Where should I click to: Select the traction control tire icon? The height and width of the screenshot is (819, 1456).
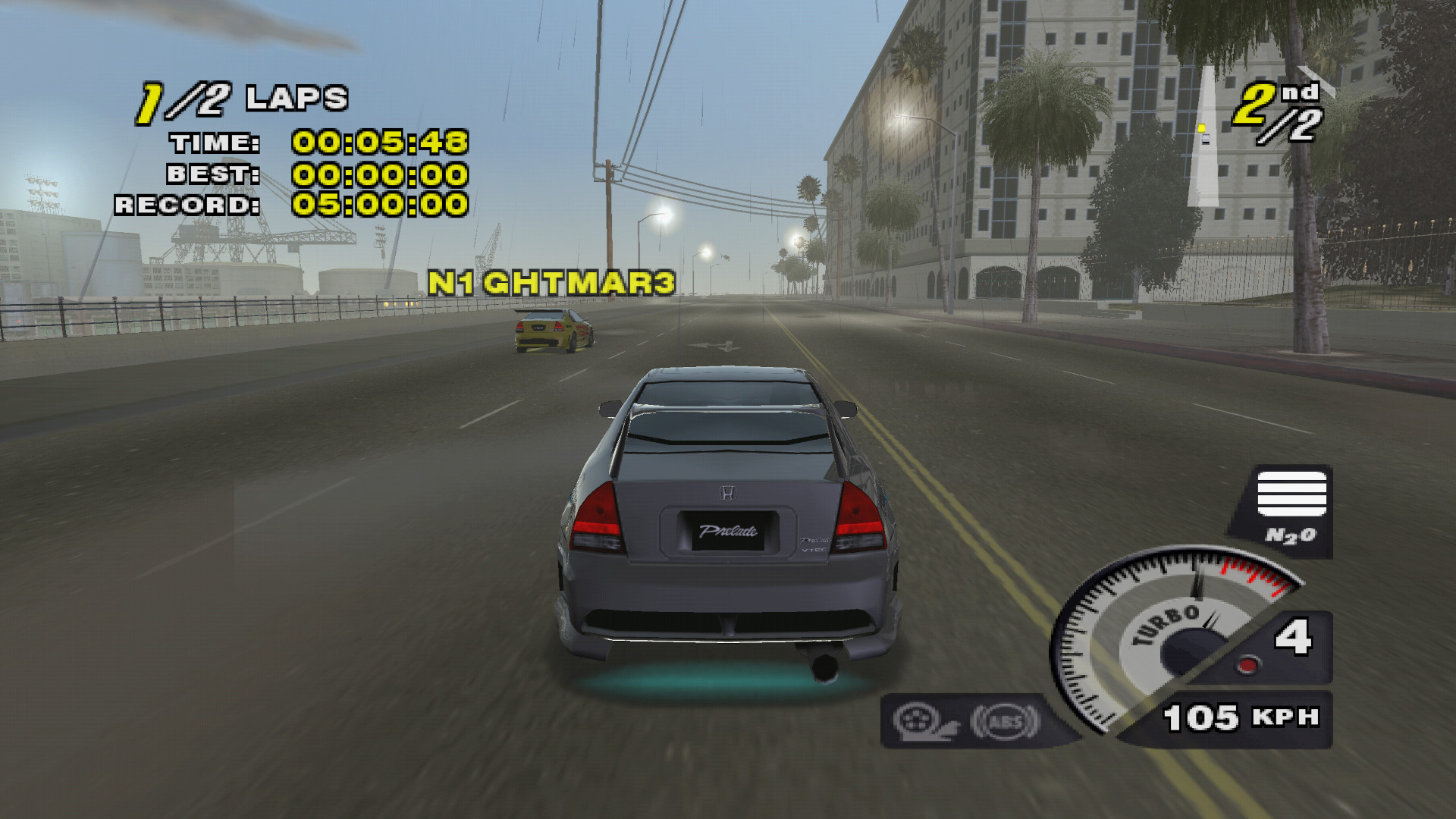coord(924,720)
